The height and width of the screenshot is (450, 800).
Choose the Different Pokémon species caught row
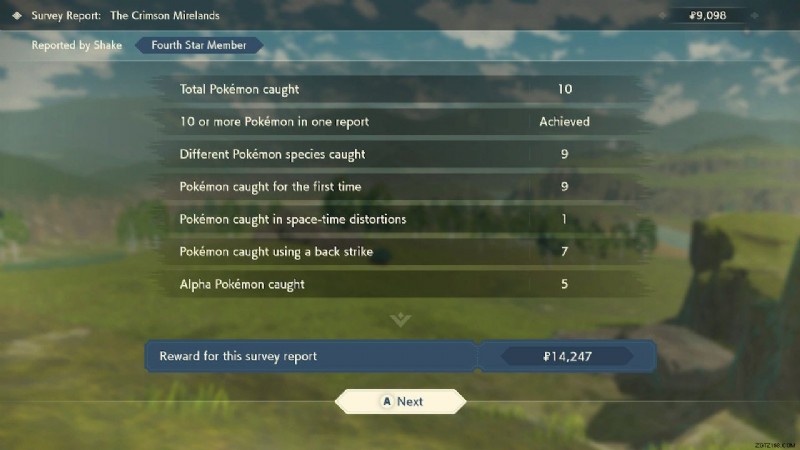[400, 154]
